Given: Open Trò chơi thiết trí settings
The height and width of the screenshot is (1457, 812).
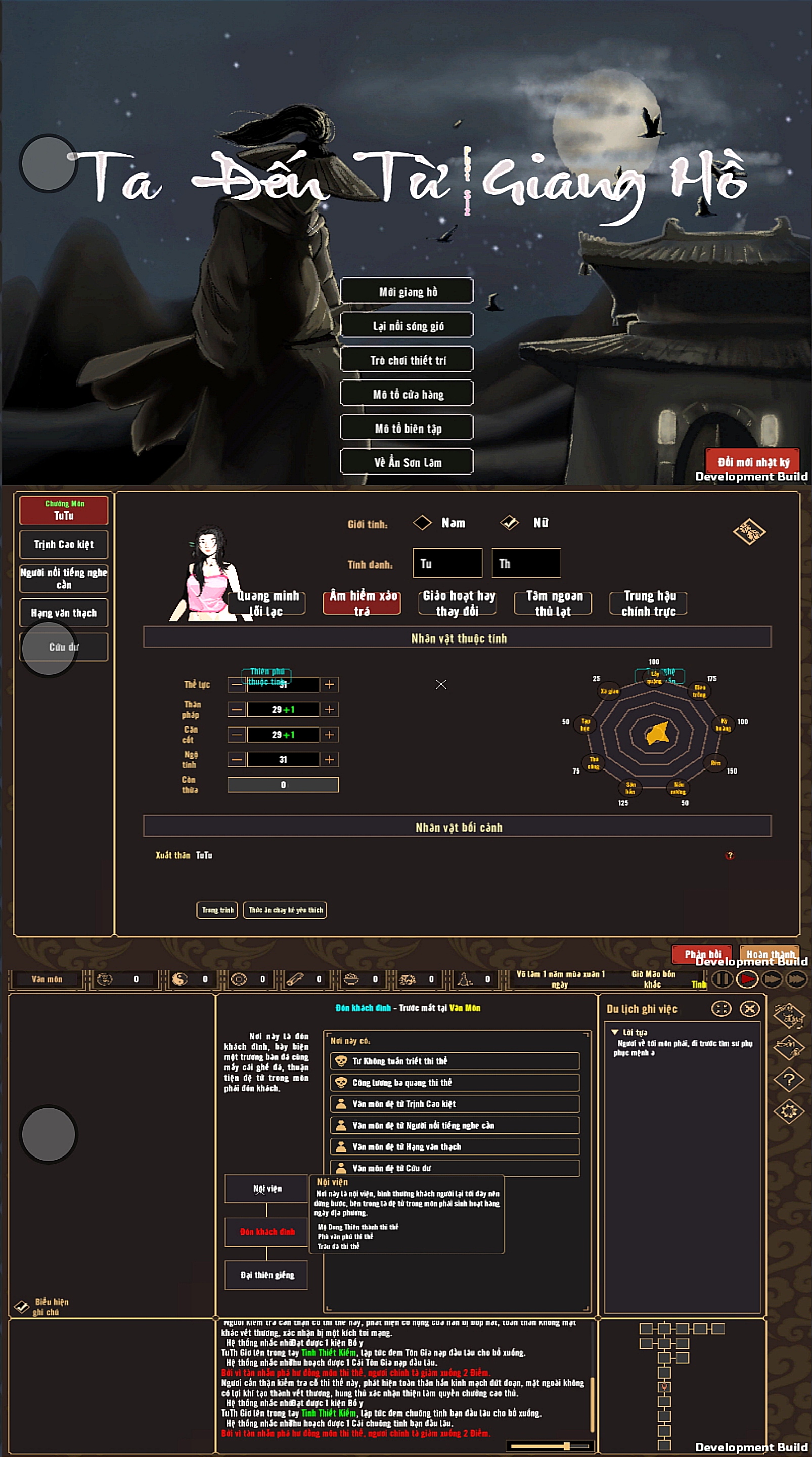Looking at the screenshot, I should pyautogui.click(x=407, y=360).
